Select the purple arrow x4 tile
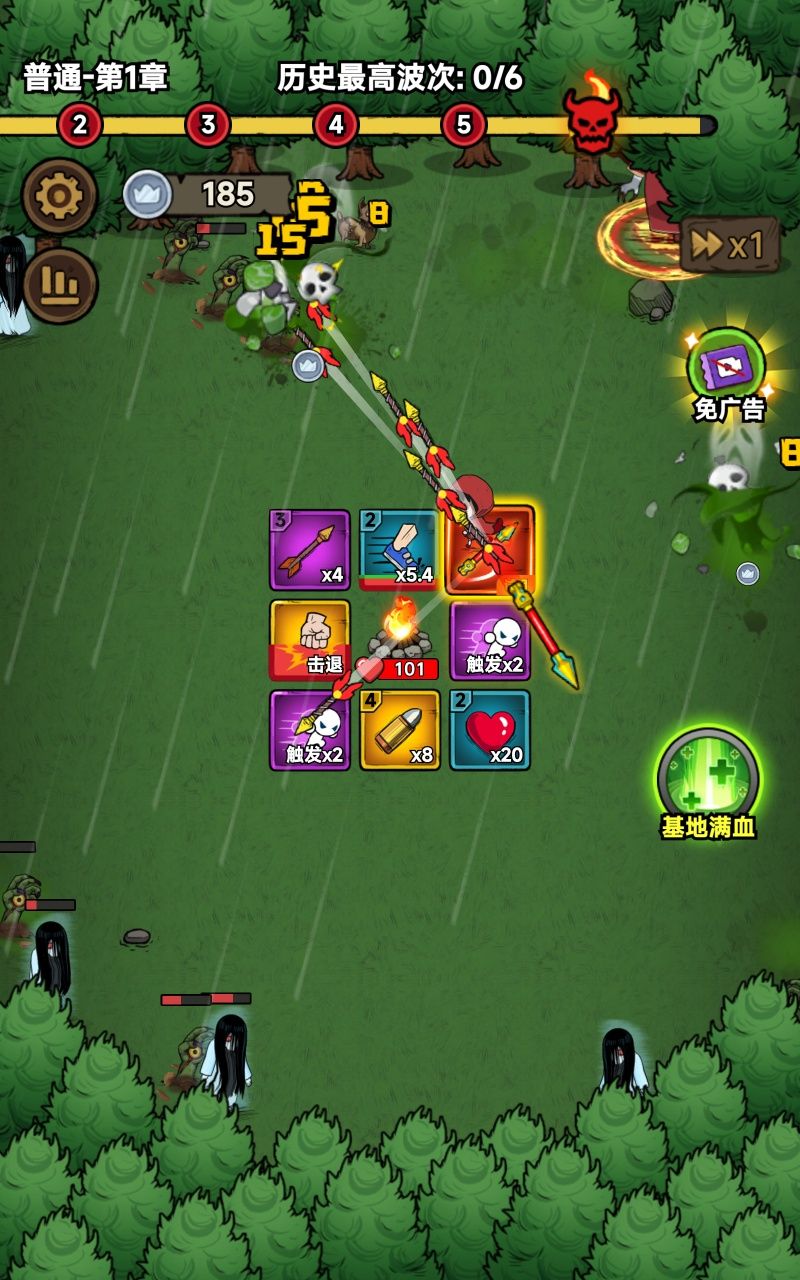This screenshot has height=1280, width=800. (x=310, y=550)
